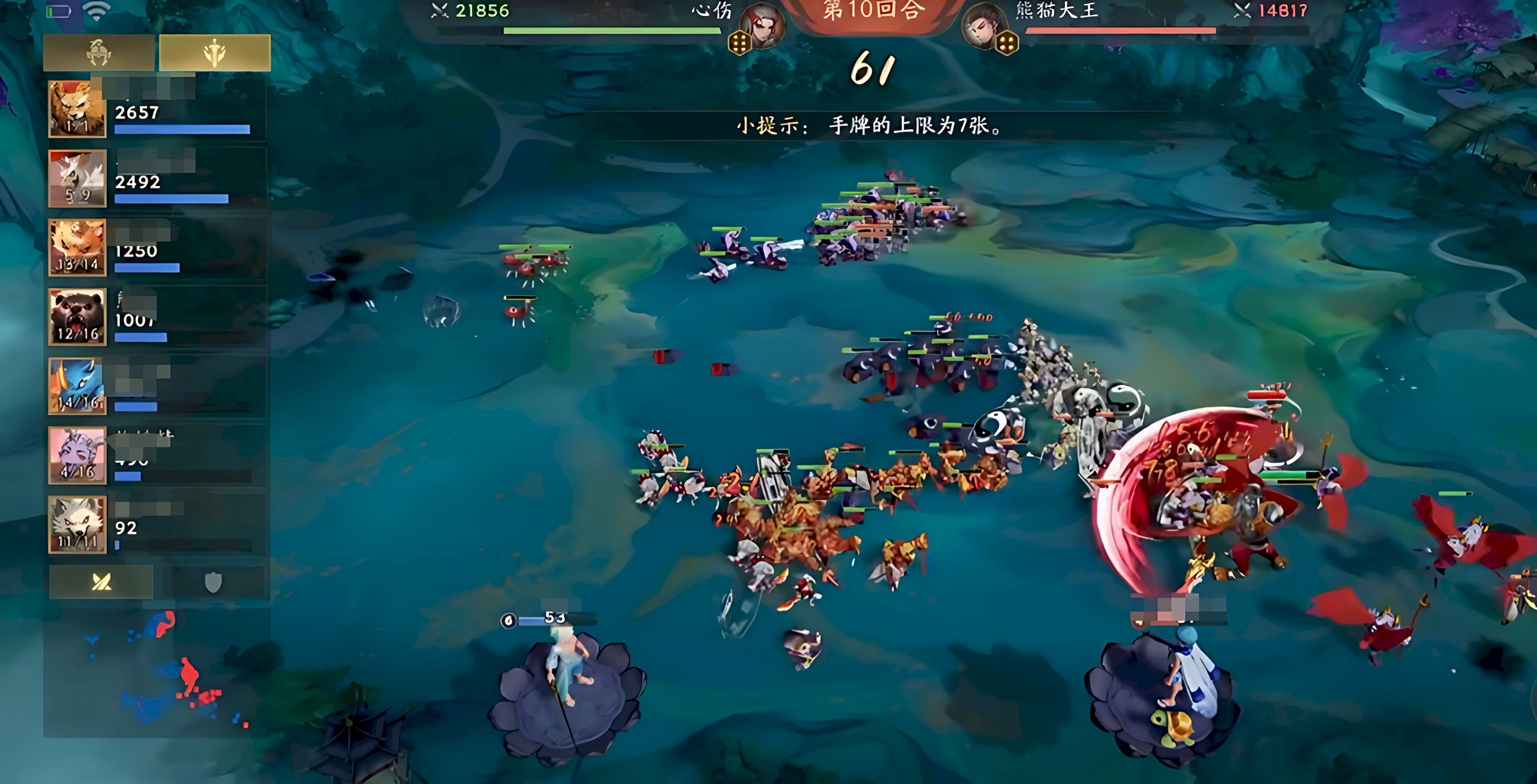
Task: Choose the blue dragon unit portrait
Action: (x=77, y=387)
